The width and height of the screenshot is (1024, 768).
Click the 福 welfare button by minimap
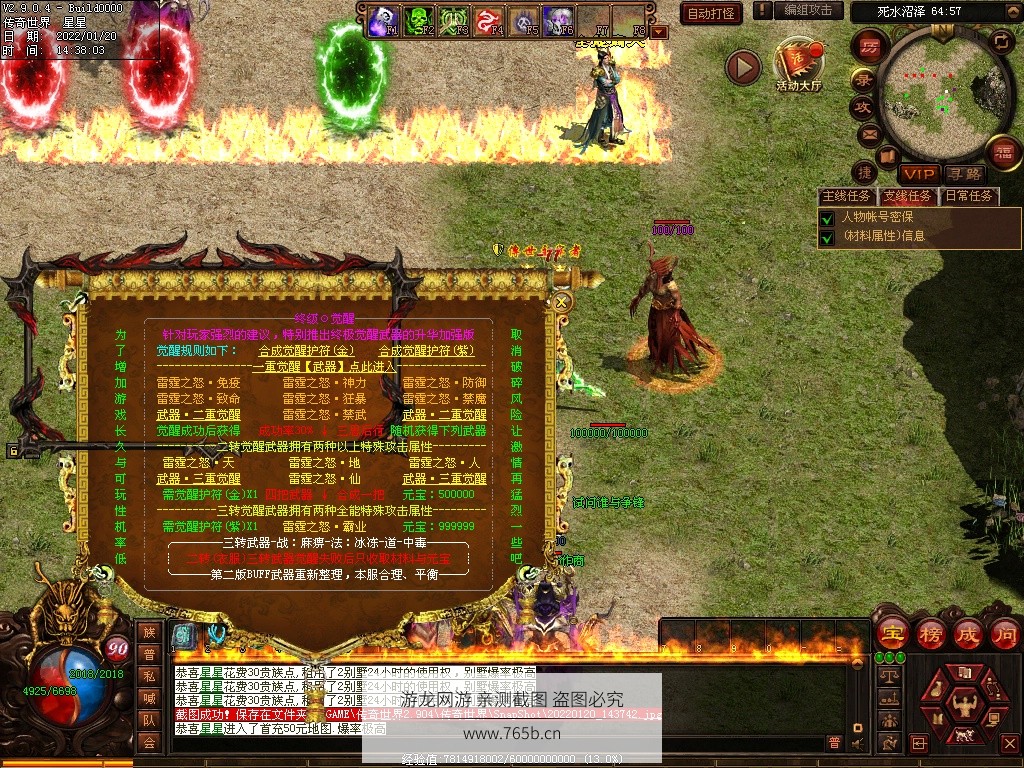pos(1004,153)
